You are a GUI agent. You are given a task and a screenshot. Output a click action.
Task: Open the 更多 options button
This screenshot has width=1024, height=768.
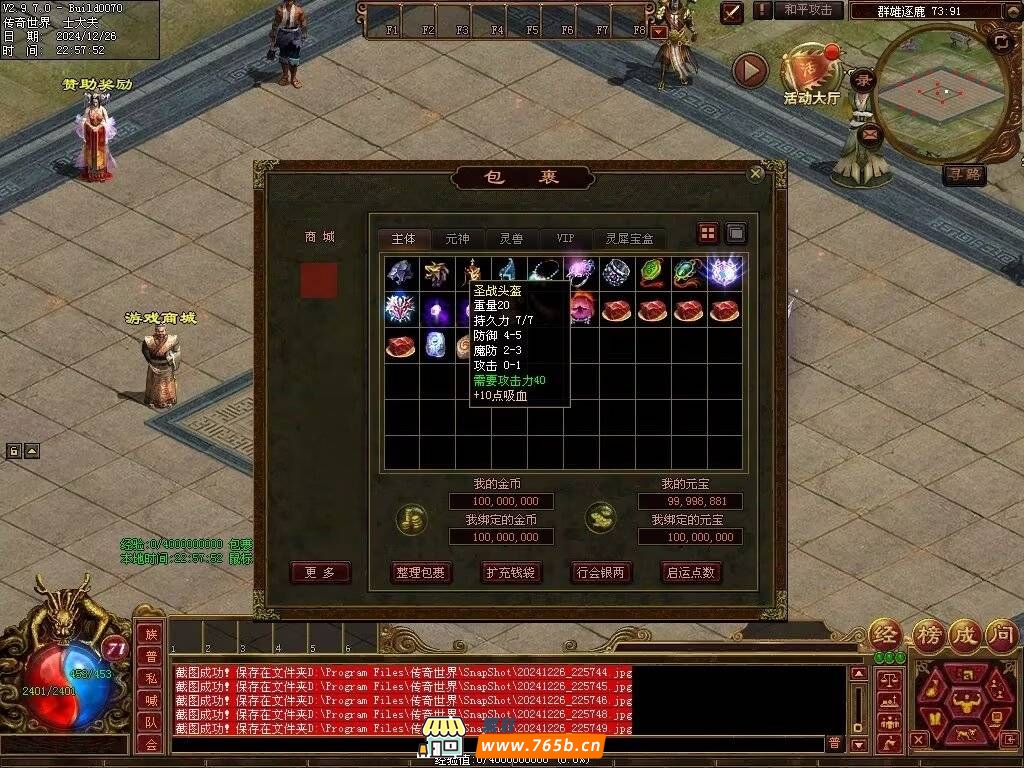click(x=320, y=573)
